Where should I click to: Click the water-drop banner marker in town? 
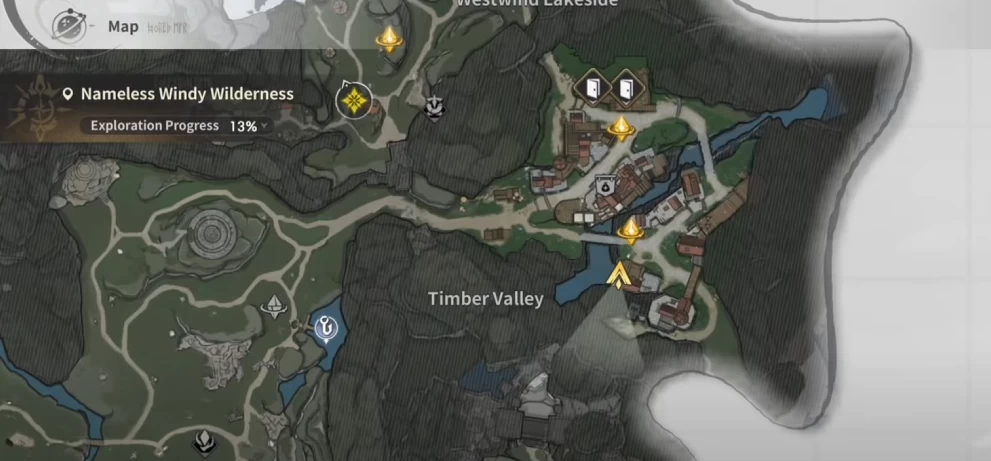click(603, 186)
